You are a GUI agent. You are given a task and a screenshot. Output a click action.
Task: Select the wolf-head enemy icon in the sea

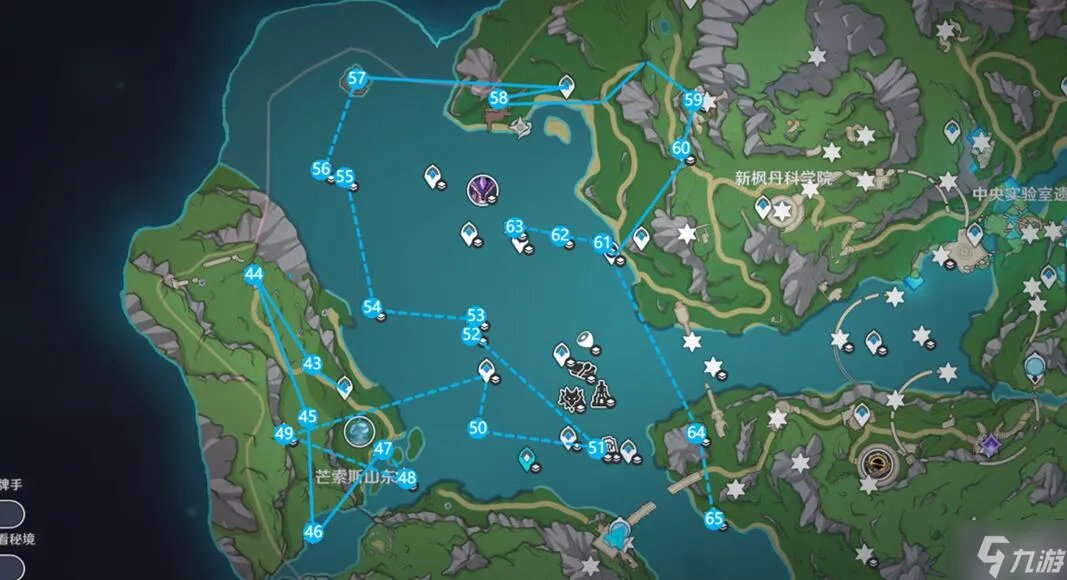click(x=572, y=399)
